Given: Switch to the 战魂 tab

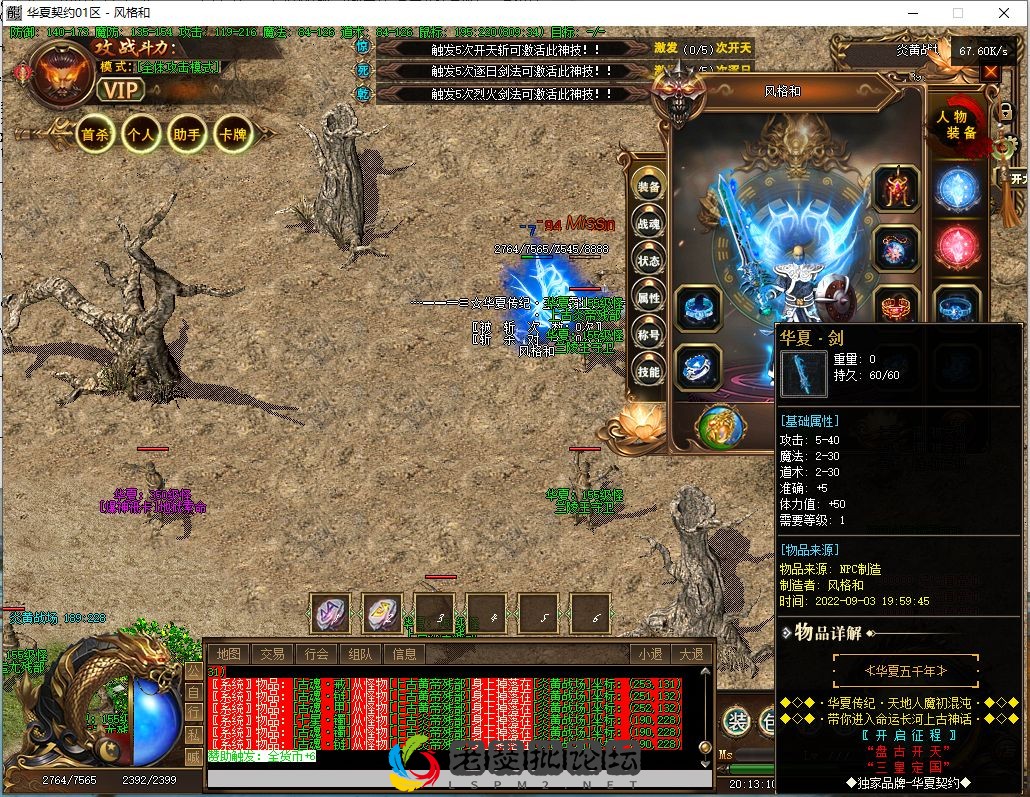Looking at the screenshot, I should click(649, 224).
